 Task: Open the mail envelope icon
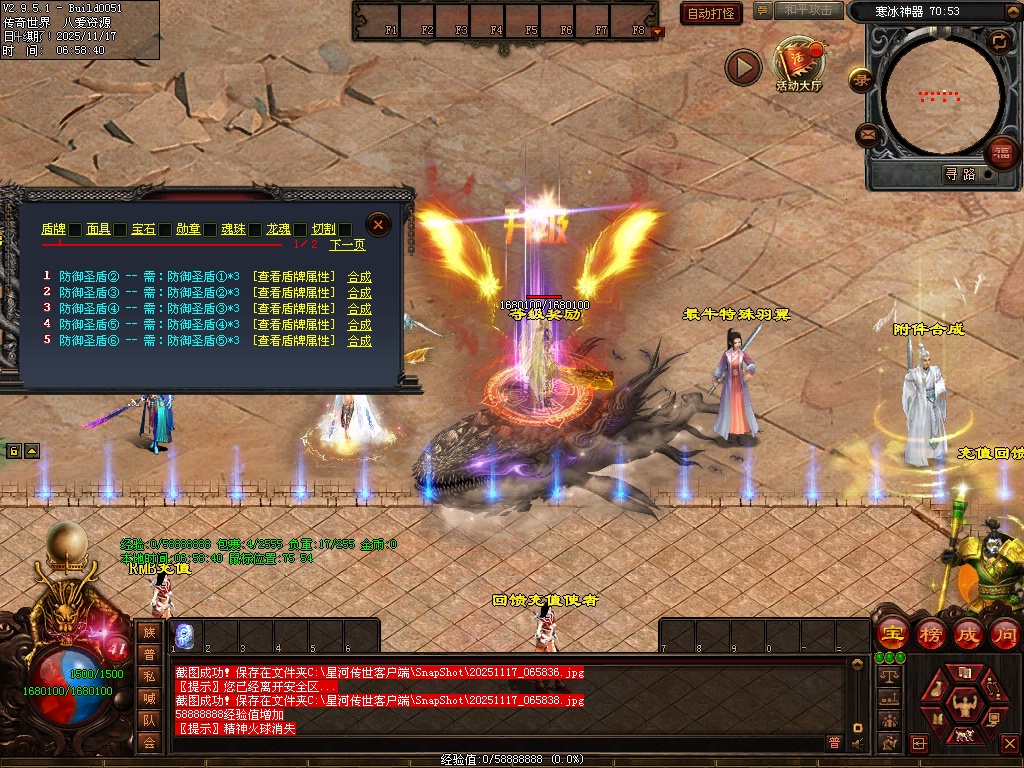867,134
